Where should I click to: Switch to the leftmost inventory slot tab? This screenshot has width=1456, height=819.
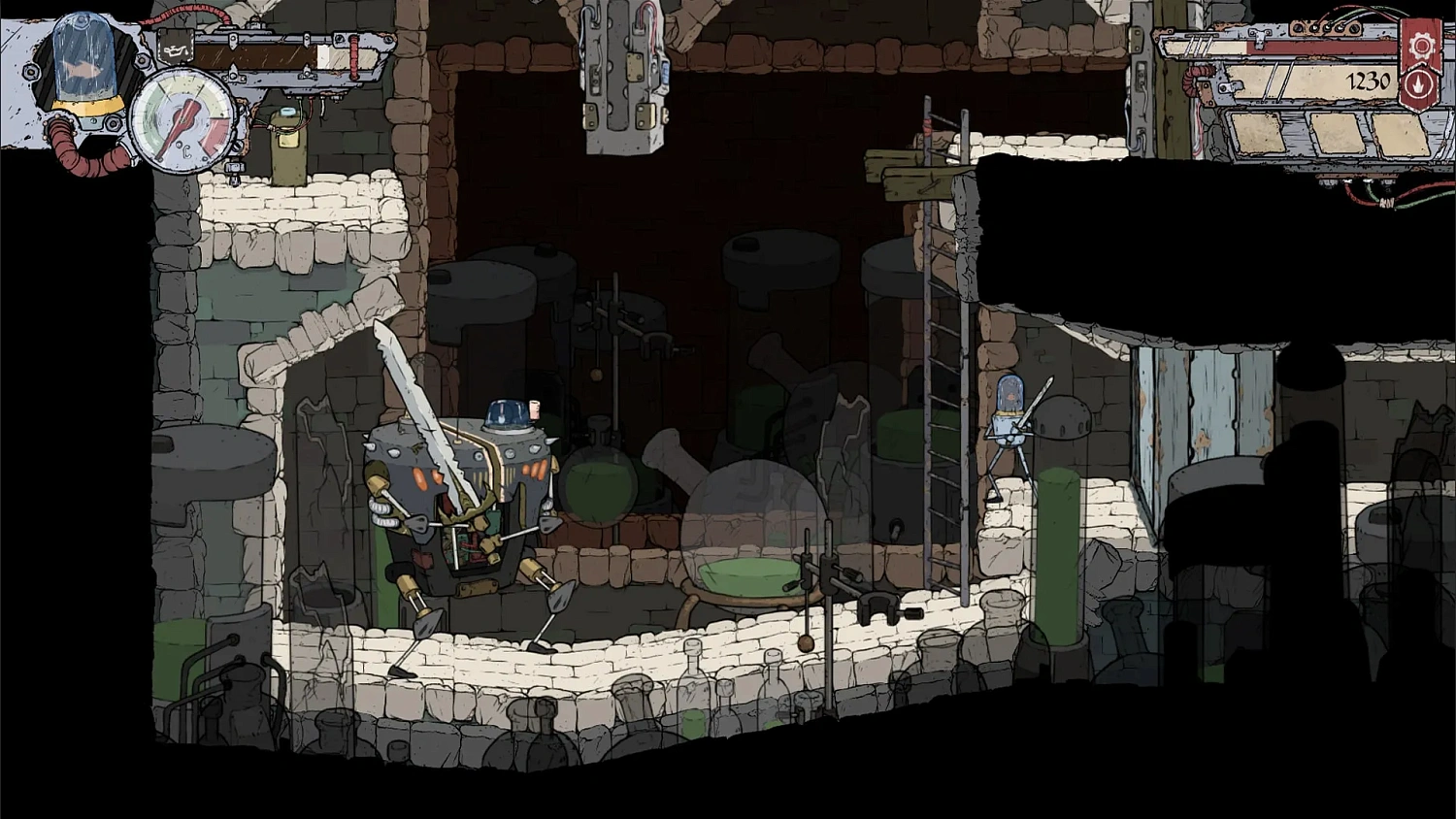(x=1257, y=132)
